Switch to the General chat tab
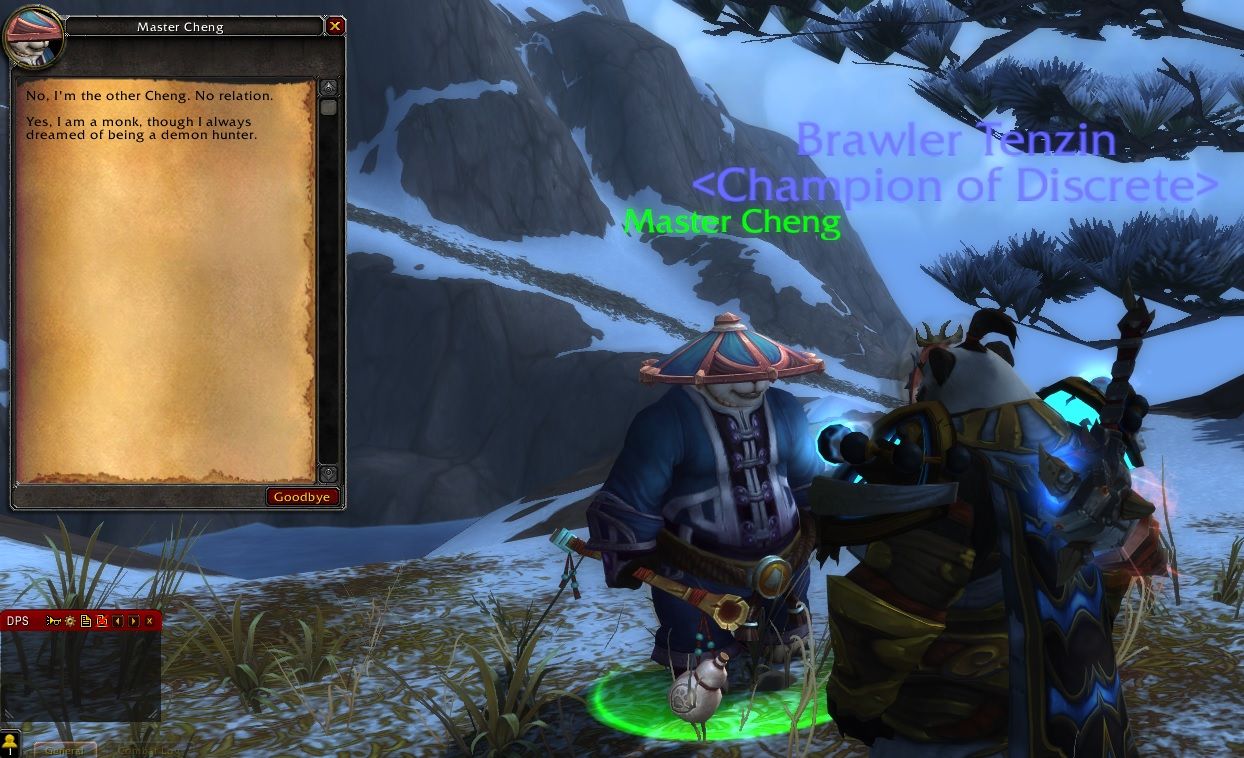This screenshot has width=1244, height=758. (x=65, y=750)
